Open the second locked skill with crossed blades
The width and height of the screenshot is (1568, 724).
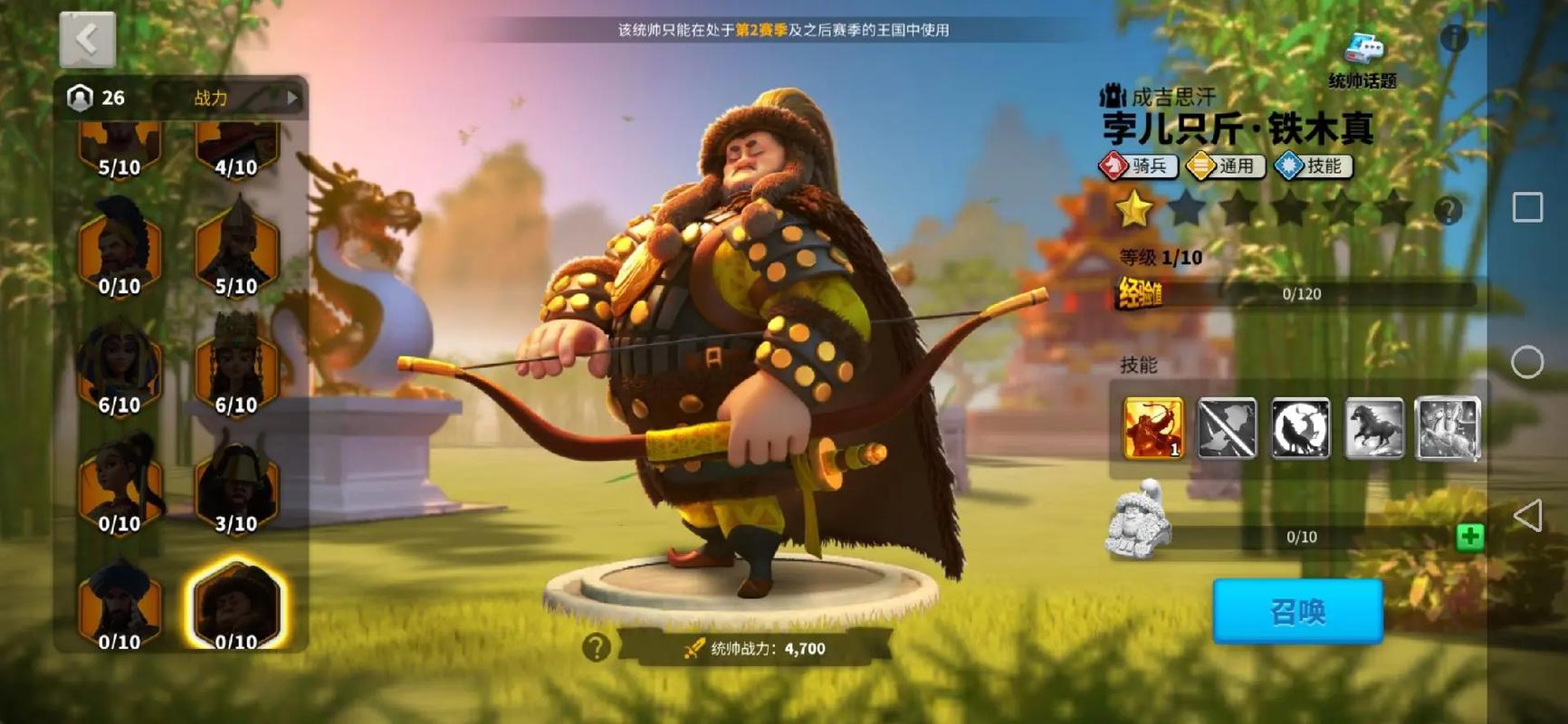click(x=1226, y=429)
